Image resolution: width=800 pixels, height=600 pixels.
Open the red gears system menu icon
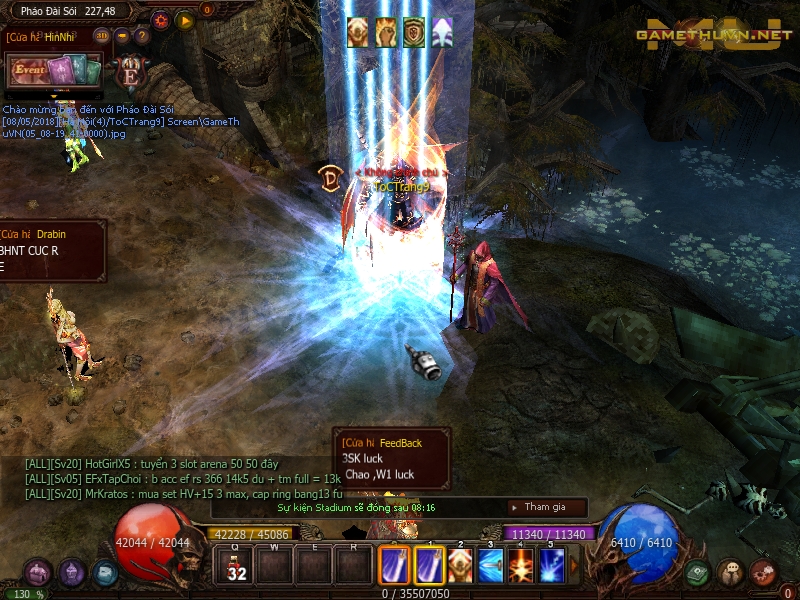(x=762, y=573)
